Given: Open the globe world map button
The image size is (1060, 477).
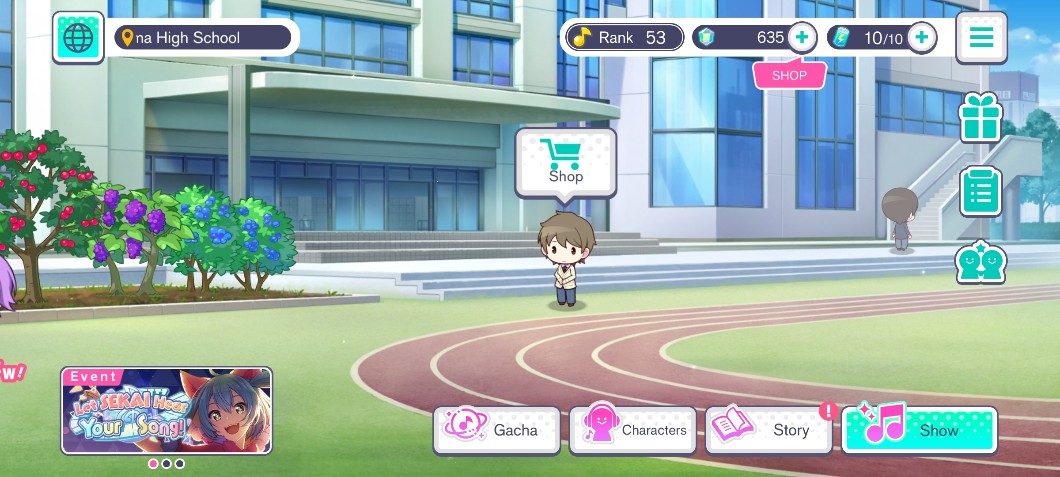Looking at the screenshot, I should 78,38.
